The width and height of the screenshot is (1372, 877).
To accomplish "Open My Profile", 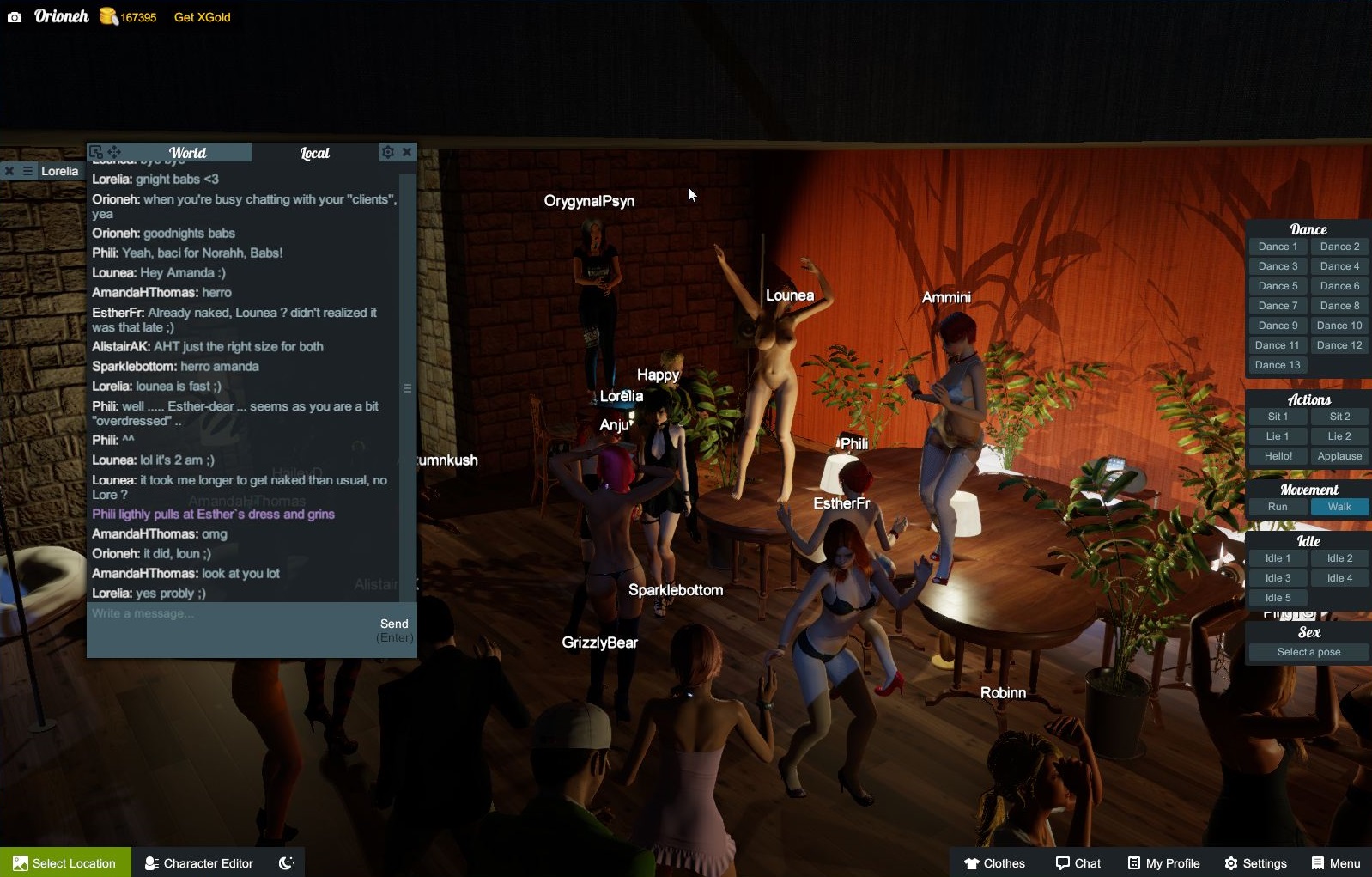I will point(1163,863).
